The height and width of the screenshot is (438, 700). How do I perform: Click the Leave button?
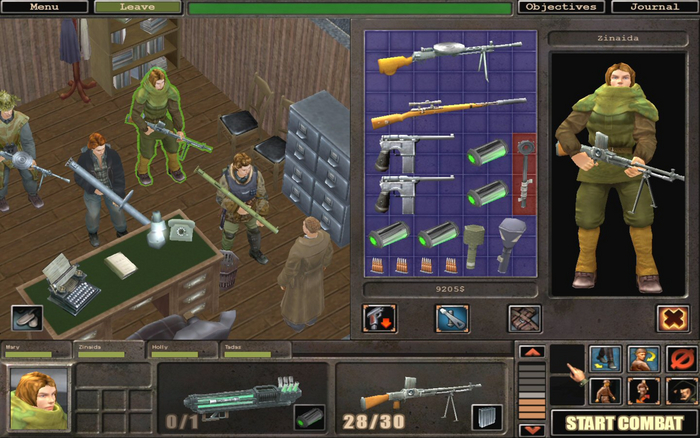tap(137, 7)
